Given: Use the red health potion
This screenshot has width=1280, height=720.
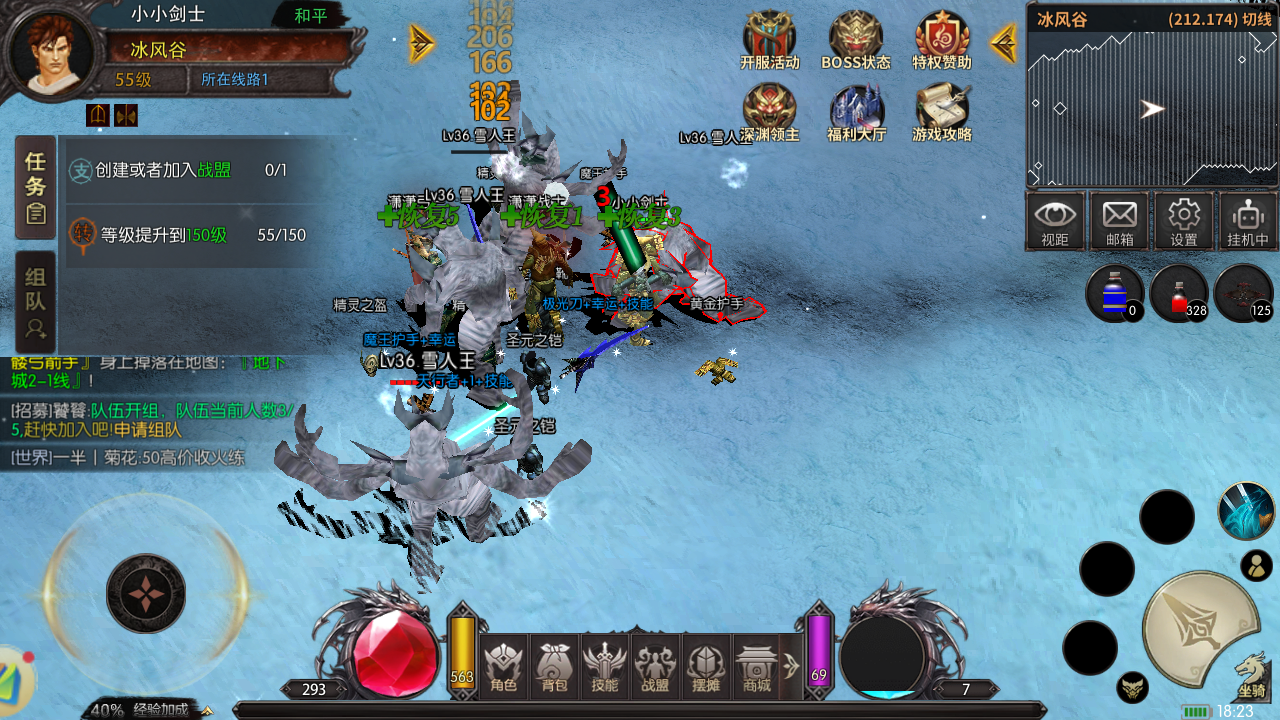Looking at the screenshot, I should (1178, 294).
